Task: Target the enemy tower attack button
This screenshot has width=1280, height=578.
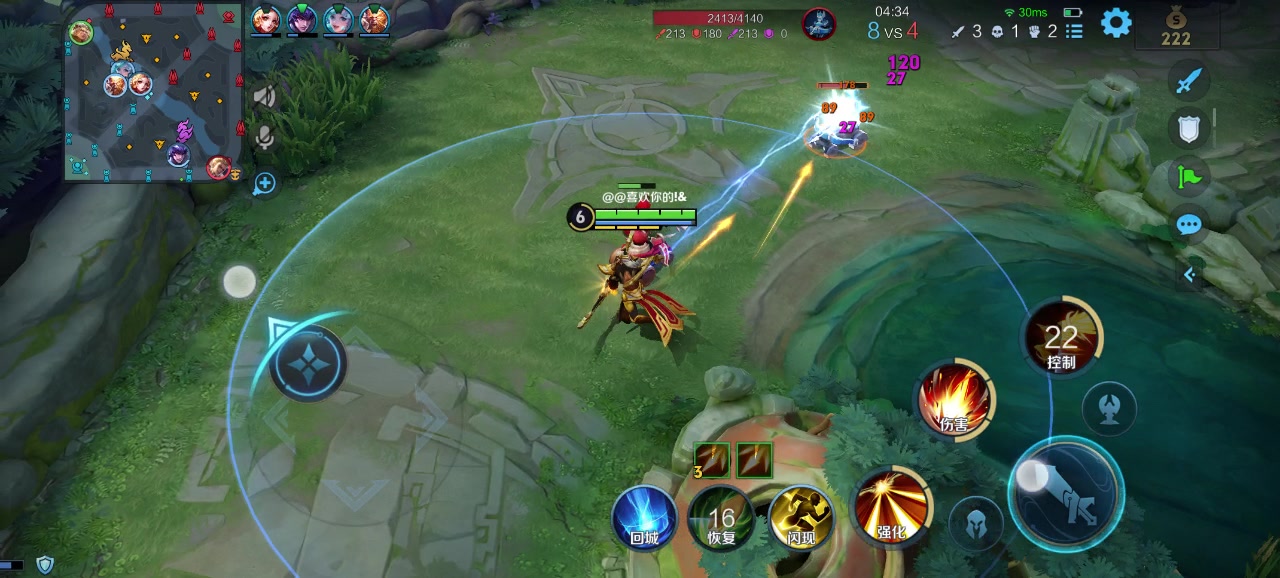Action: click(x=1109, y=408)
